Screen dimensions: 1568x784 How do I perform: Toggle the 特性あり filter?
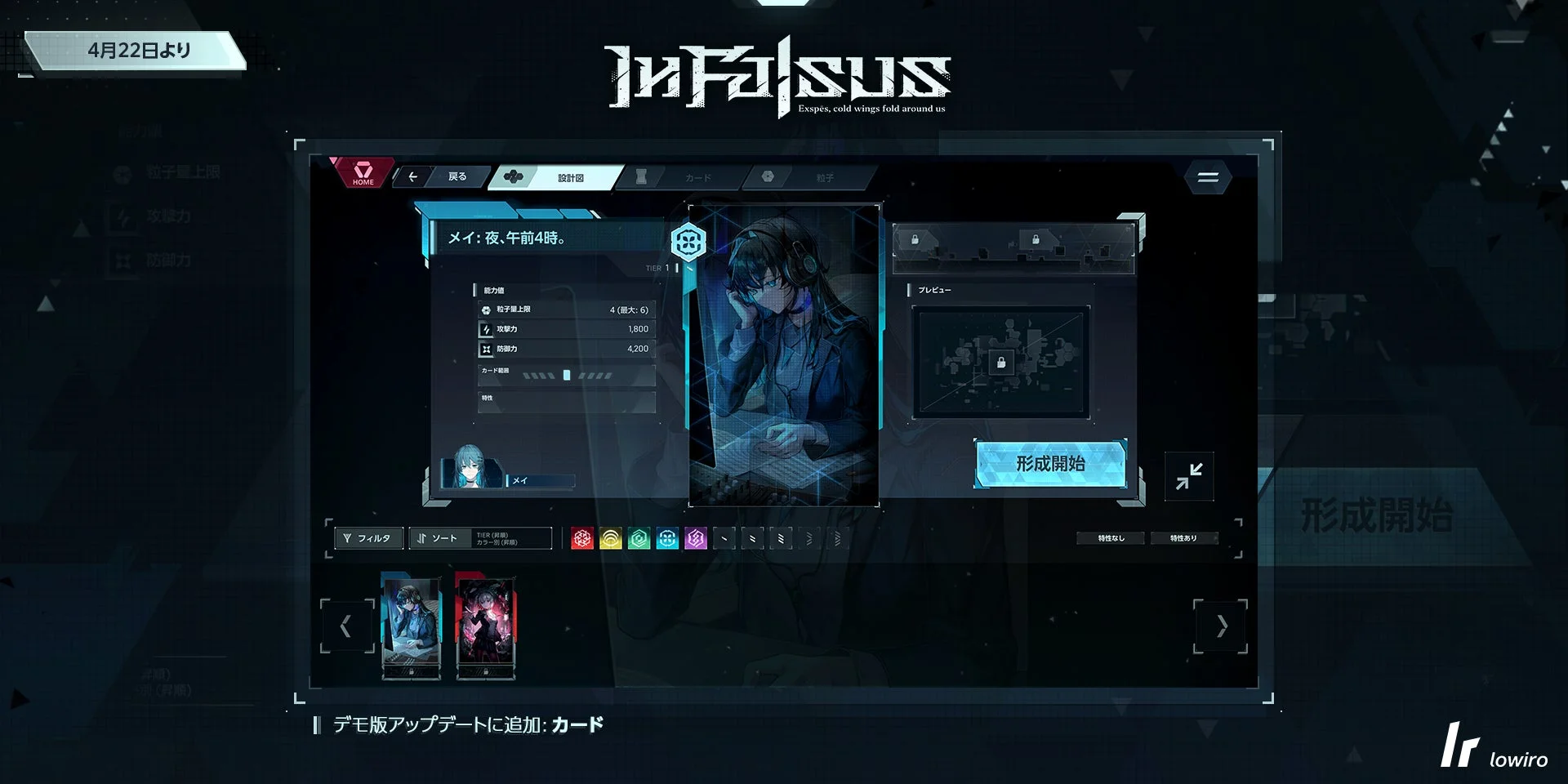[1185, 537]
